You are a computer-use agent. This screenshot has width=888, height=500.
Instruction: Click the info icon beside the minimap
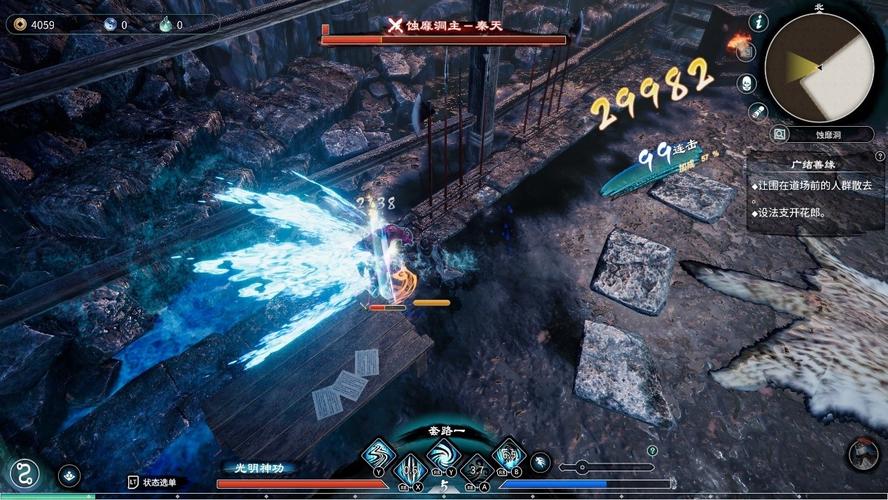(x=757, y=22)
